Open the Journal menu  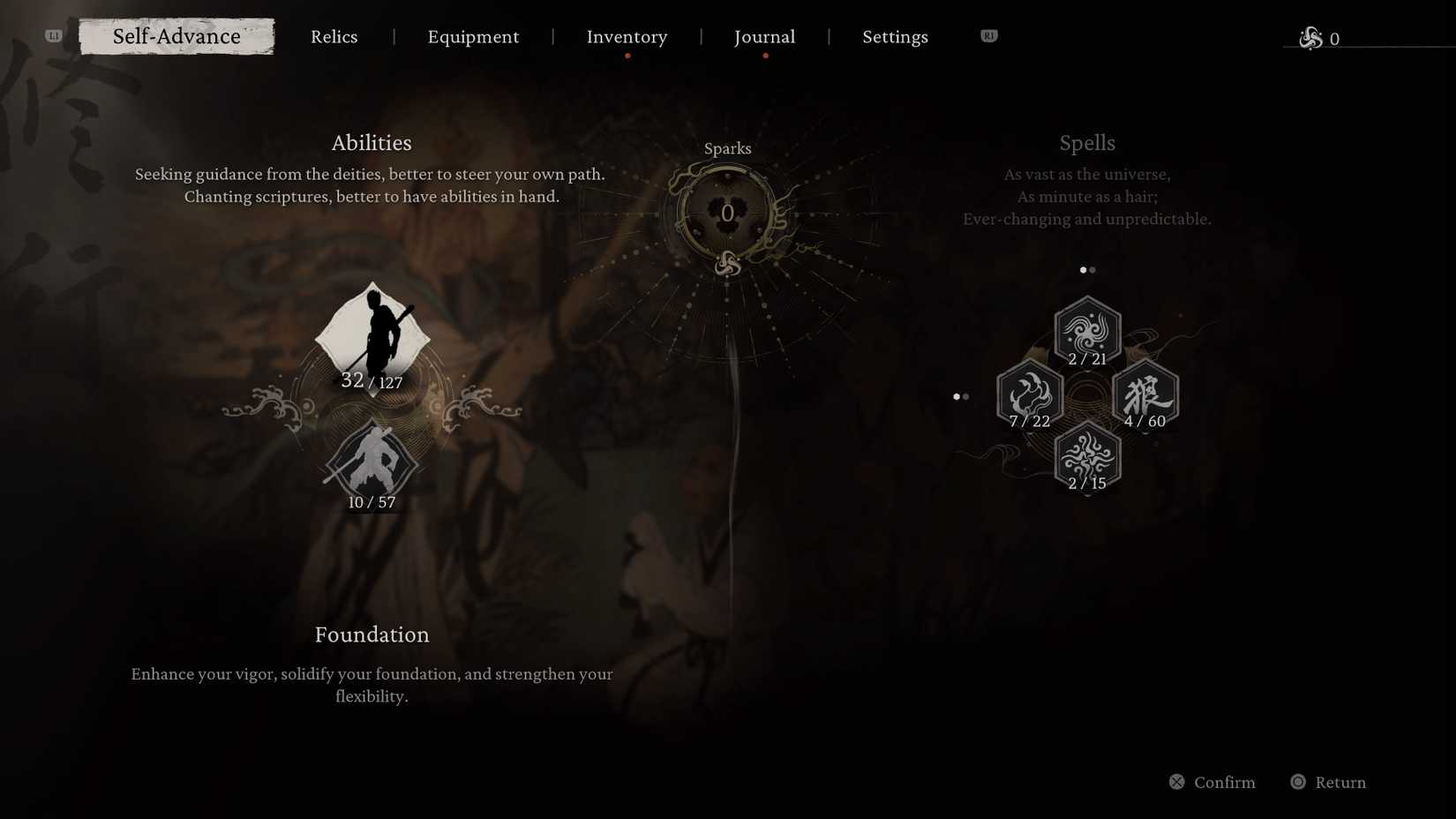tap(764, 36)
